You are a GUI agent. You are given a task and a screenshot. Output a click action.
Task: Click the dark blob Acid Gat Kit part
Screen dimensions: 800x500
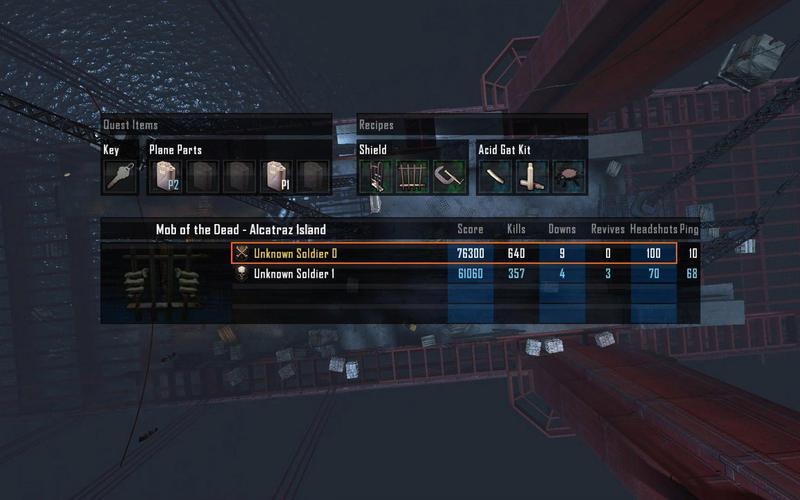point(569,177)
